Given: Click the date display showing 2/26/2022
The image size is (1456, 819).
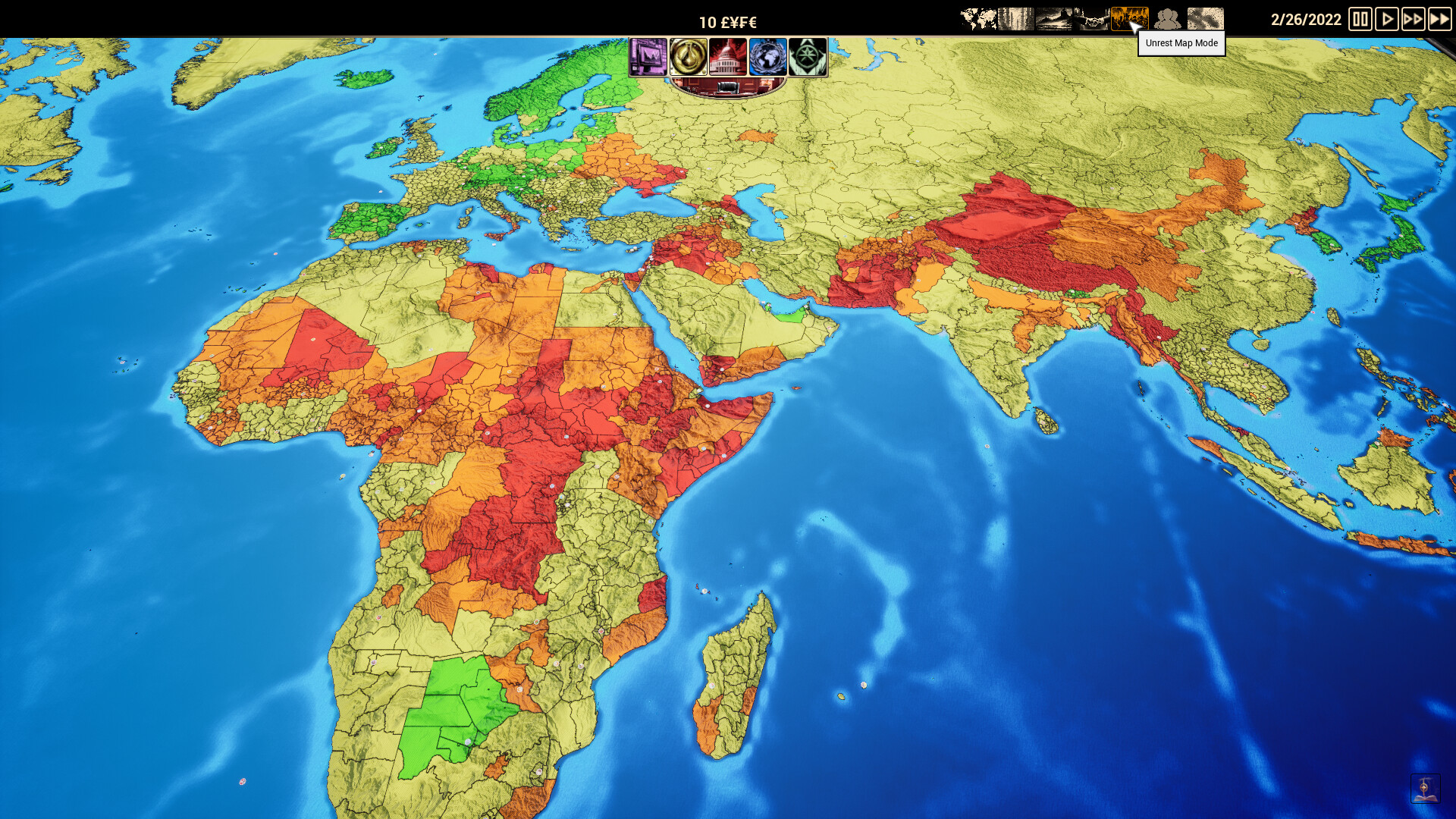Looking at the screenshot, I should pos(1306,20).
